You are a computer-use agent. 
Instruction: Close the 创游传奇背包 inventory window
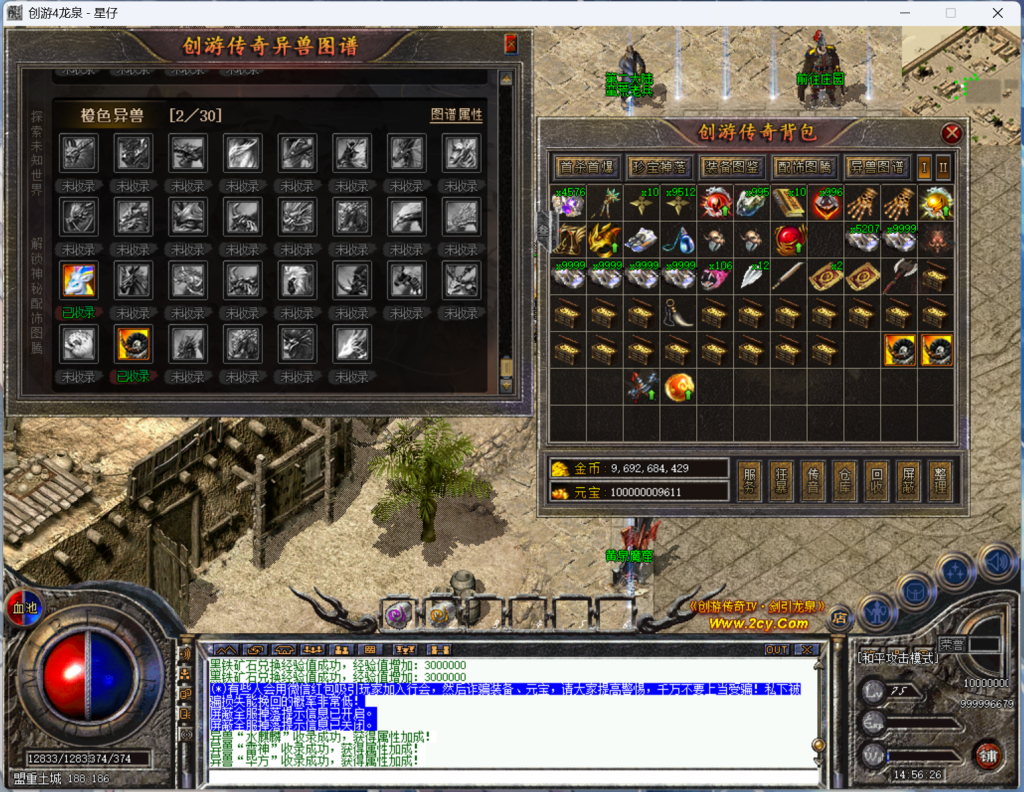point(951,133)
